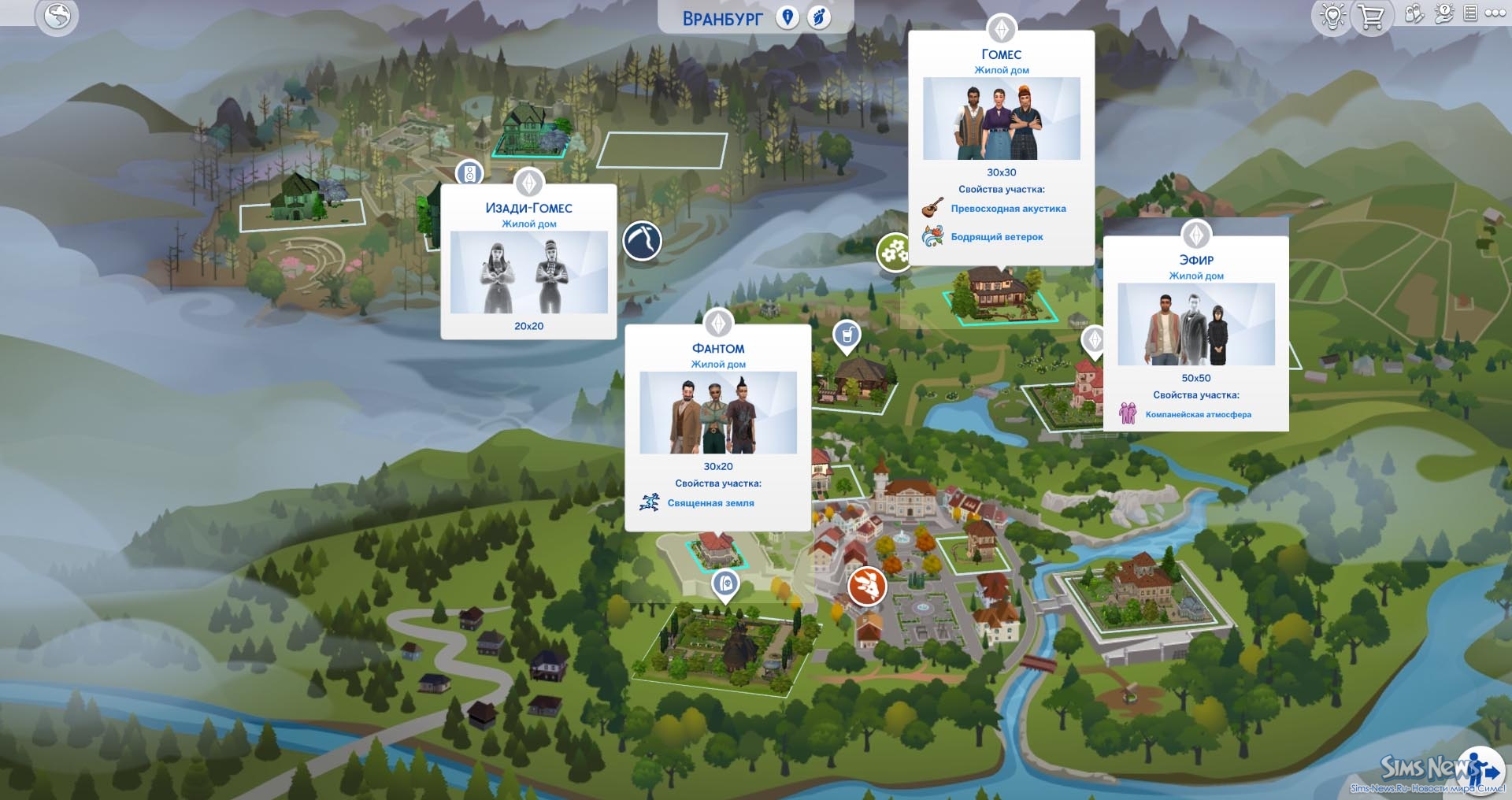Click the lot marker below Фантом house
Screen dimensions: 1512x800
[724, 584]
